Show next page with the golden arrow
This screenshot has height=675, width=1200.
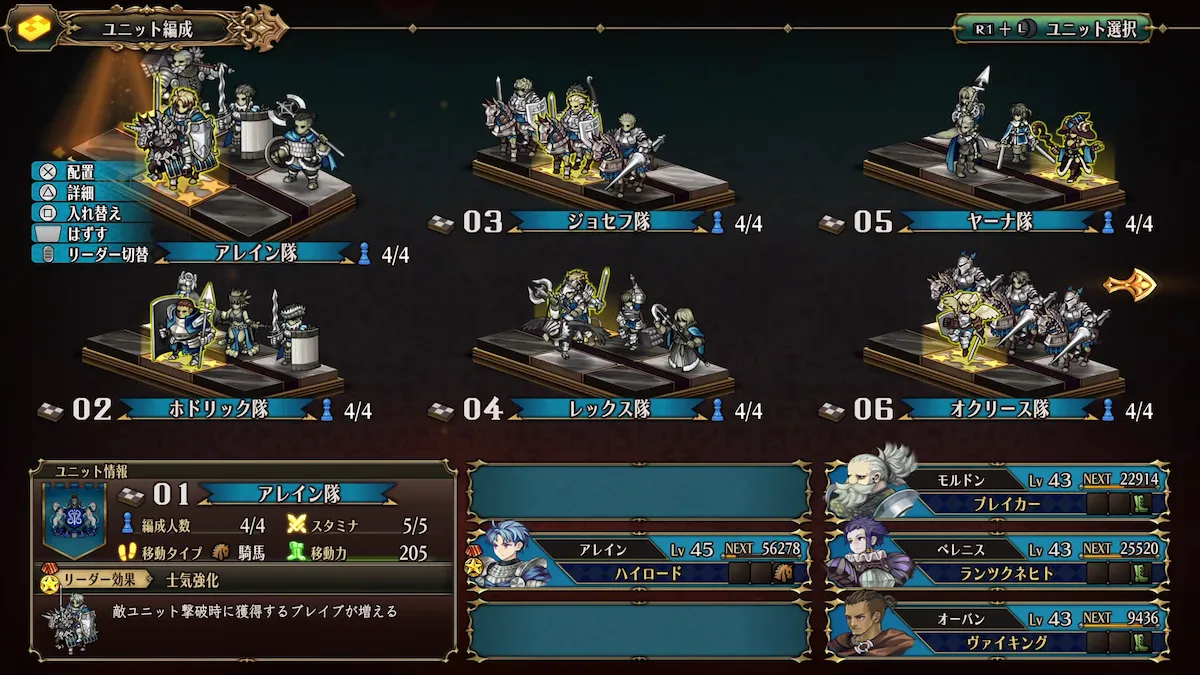(1130, 286)
